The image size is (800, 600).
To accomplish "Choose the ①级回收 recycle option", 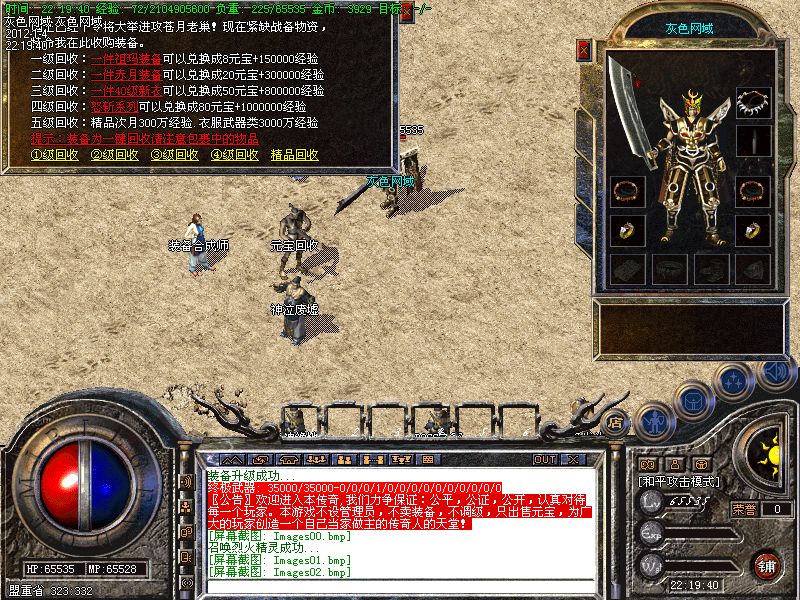I will (55, 155).
